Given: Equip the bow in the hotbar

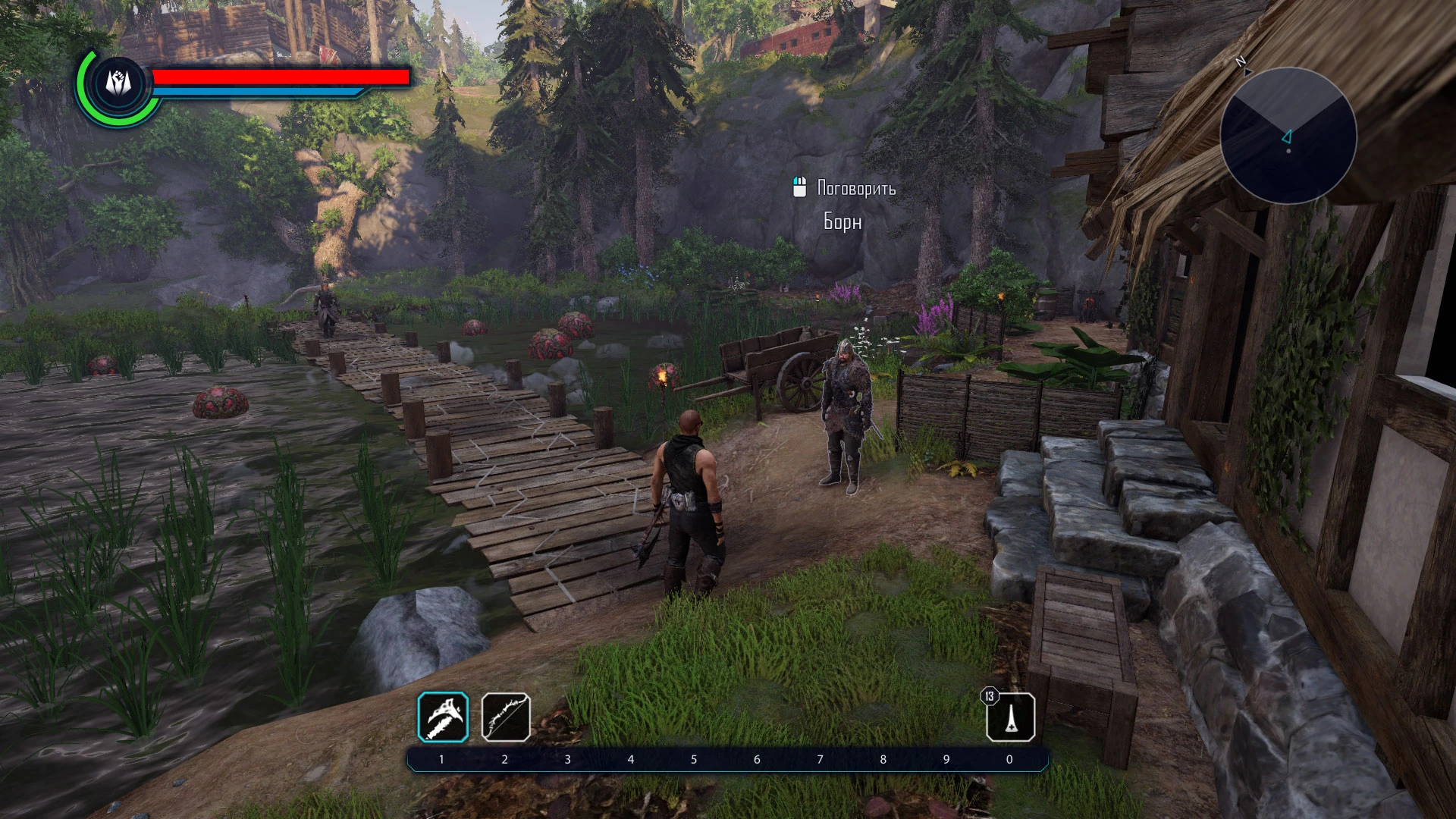Looking at the screenshot, I should click(506, 717).
